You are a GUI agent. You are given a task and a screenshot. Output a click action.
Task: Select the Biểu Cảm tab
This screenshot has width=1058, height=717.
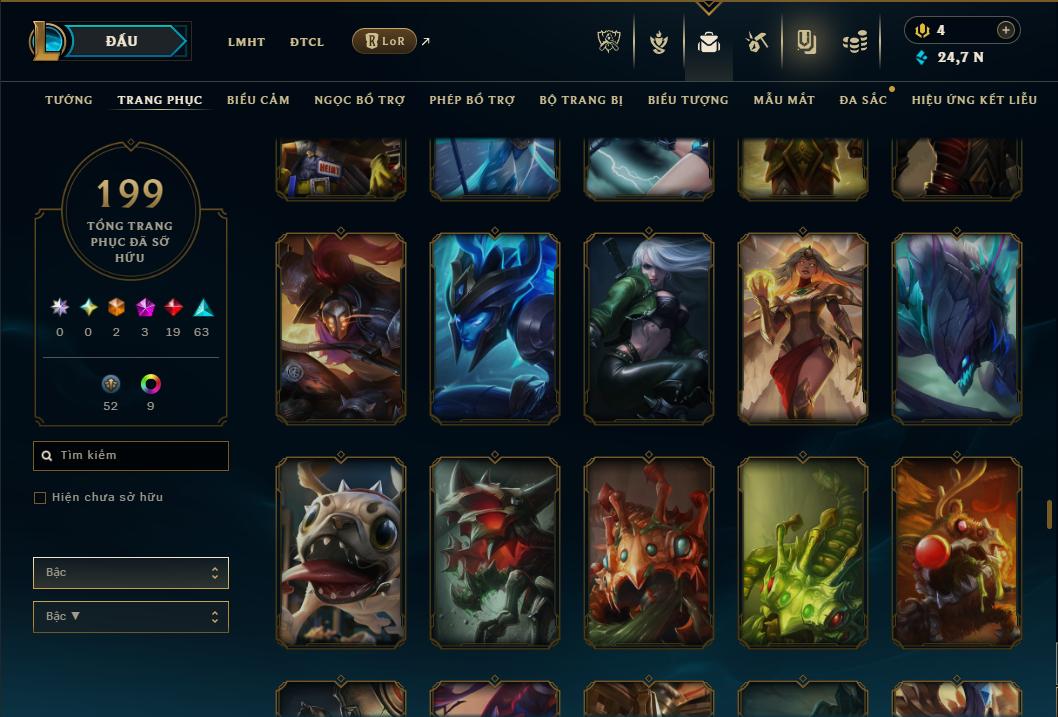258,100
